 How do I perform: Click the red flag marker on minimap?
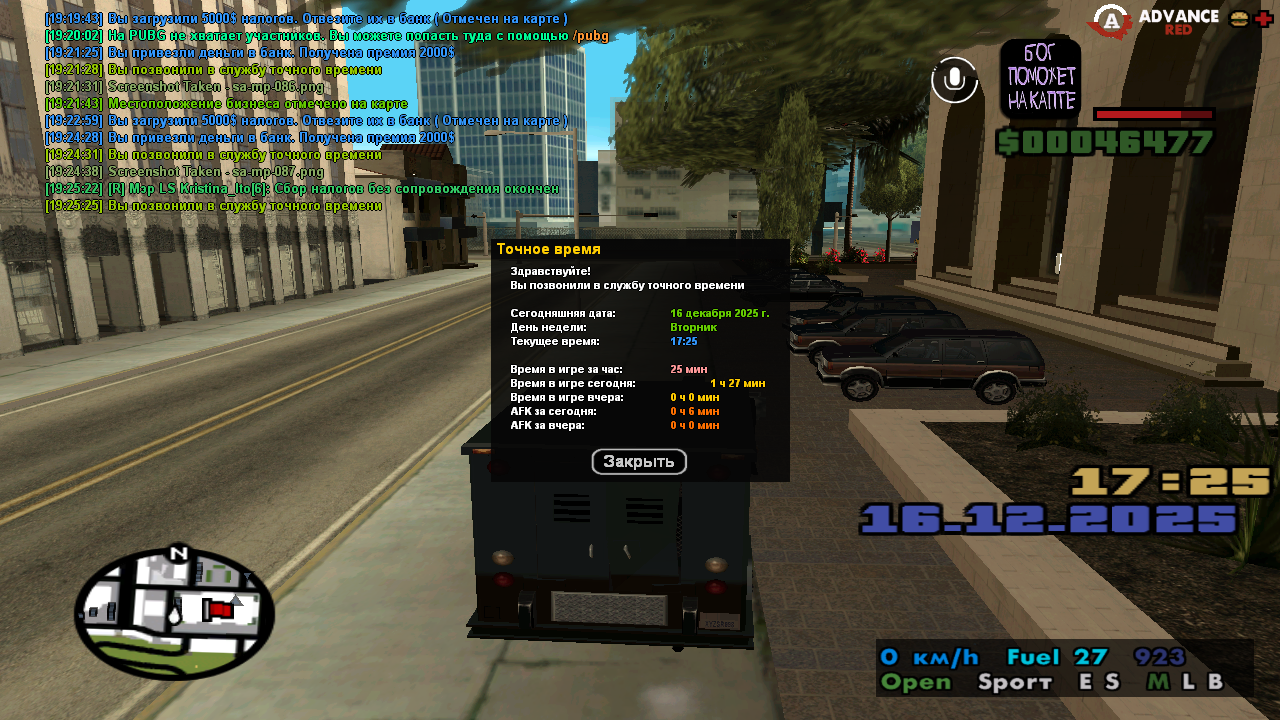coord(217,609)
